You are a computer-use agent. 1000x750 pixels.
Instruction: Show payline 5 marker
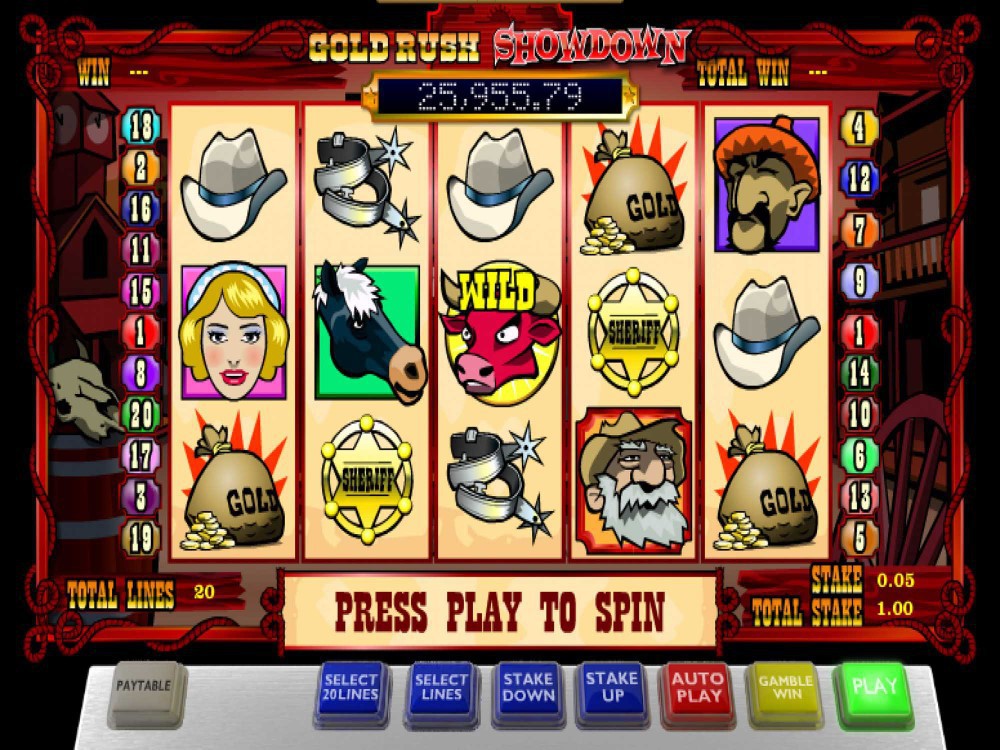[x=859, y=538]
